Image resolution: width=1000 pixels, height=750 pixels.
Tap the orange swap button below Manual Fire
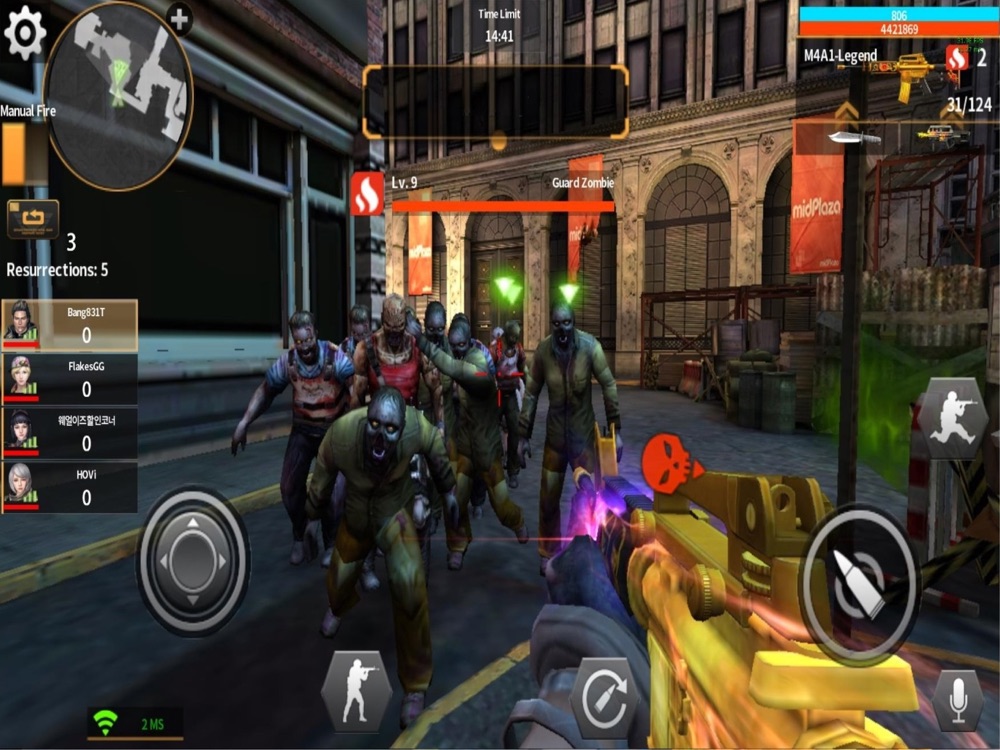coord(33,219)
